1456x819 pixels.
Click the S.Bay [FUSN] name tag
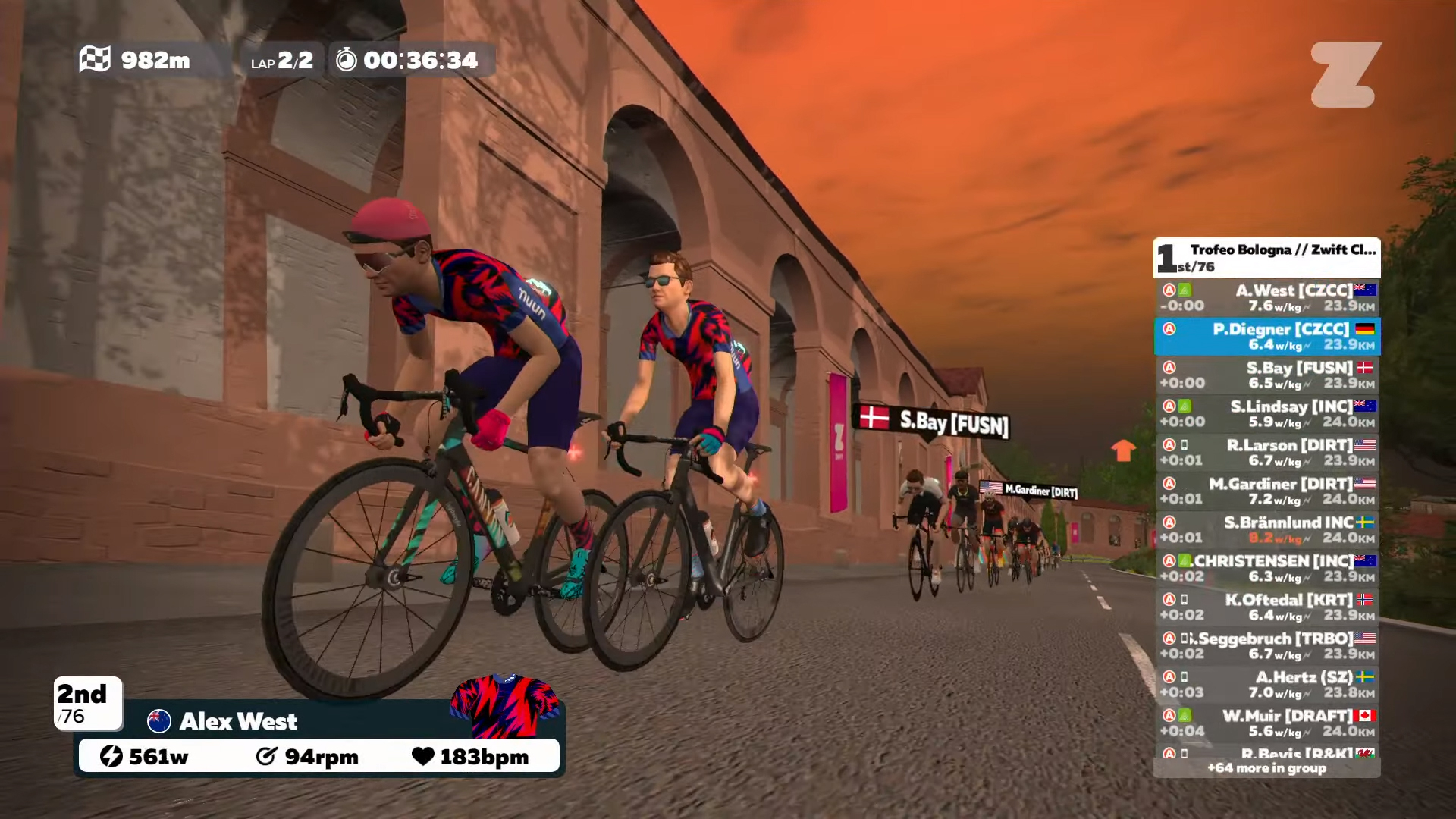pos(934,422)
